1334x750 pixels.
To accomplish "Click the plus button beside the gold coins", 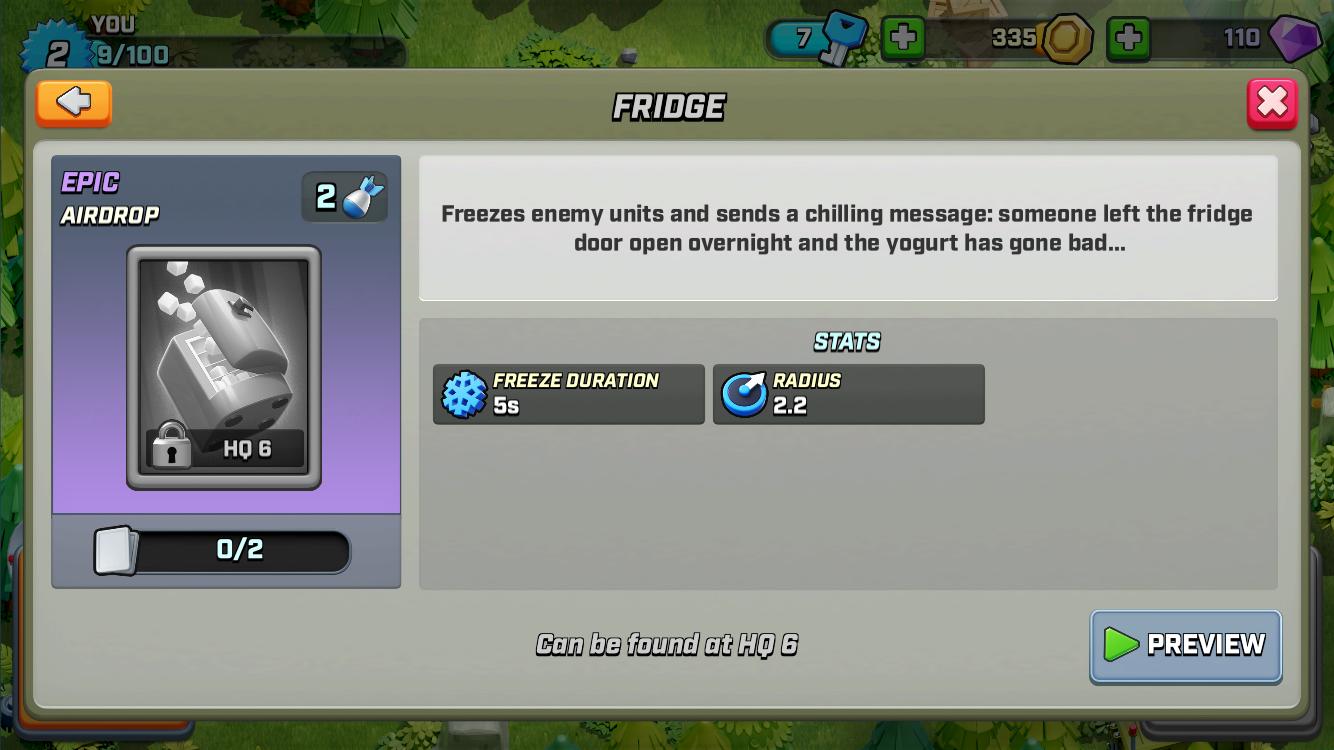I will [1130, 39].
